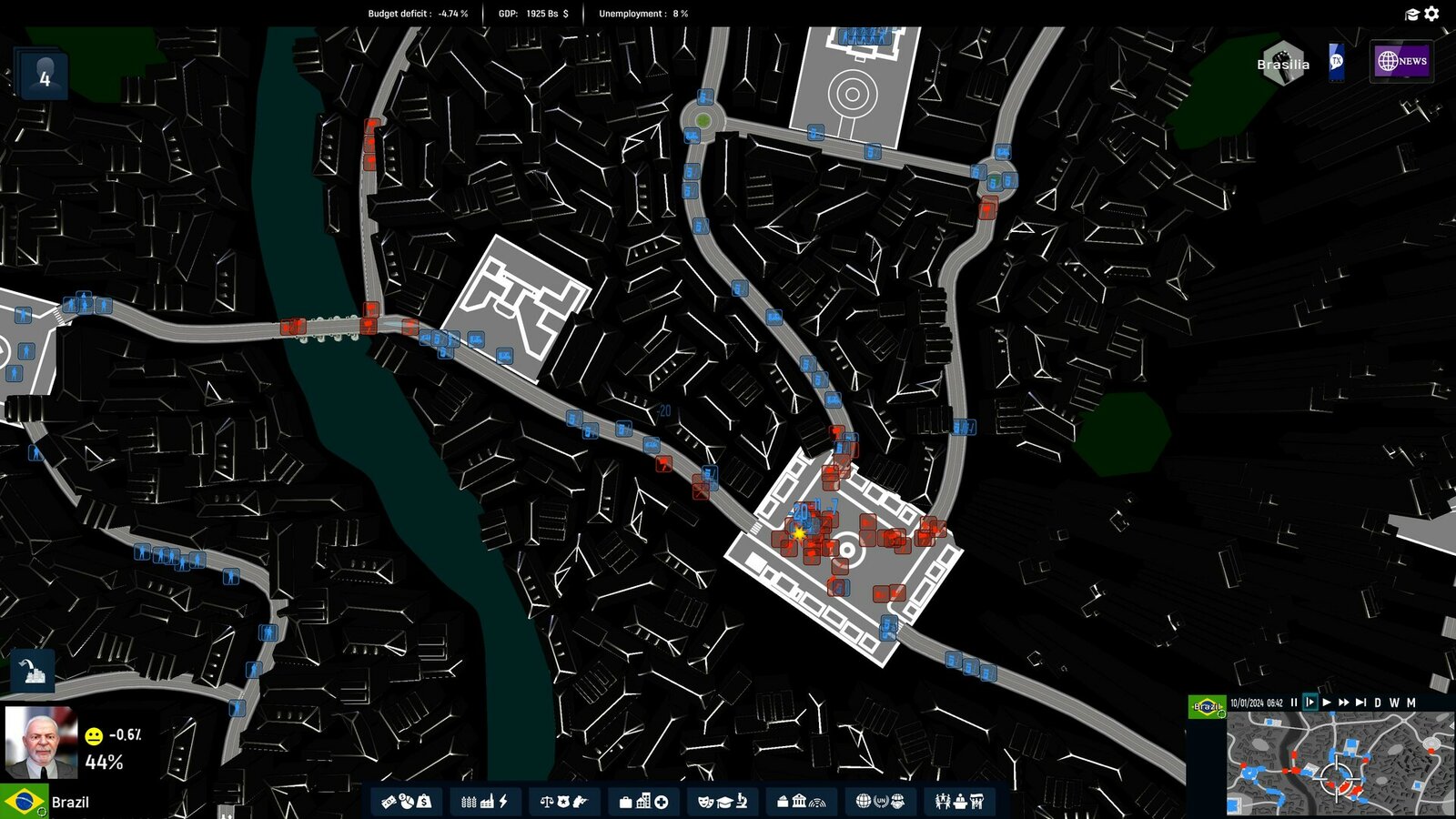Click the Brazil label at bottom left
1456x819 pixels.
click(x=71, y=801)
